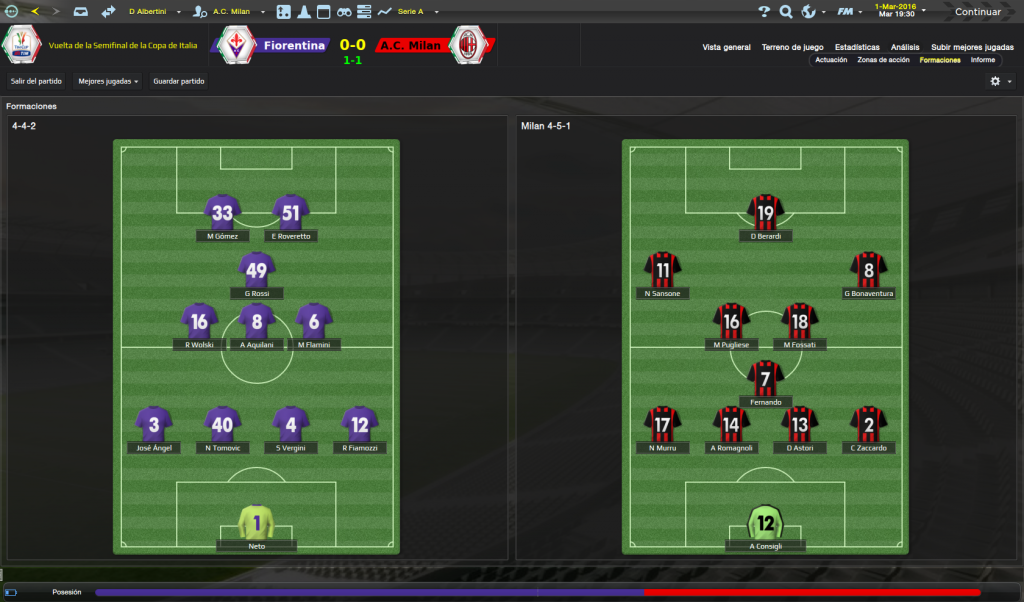Viewport: 1024px width, 602px height.
Task: Expand the Mejores jugadas dropdown
Action: click(108, 81)
